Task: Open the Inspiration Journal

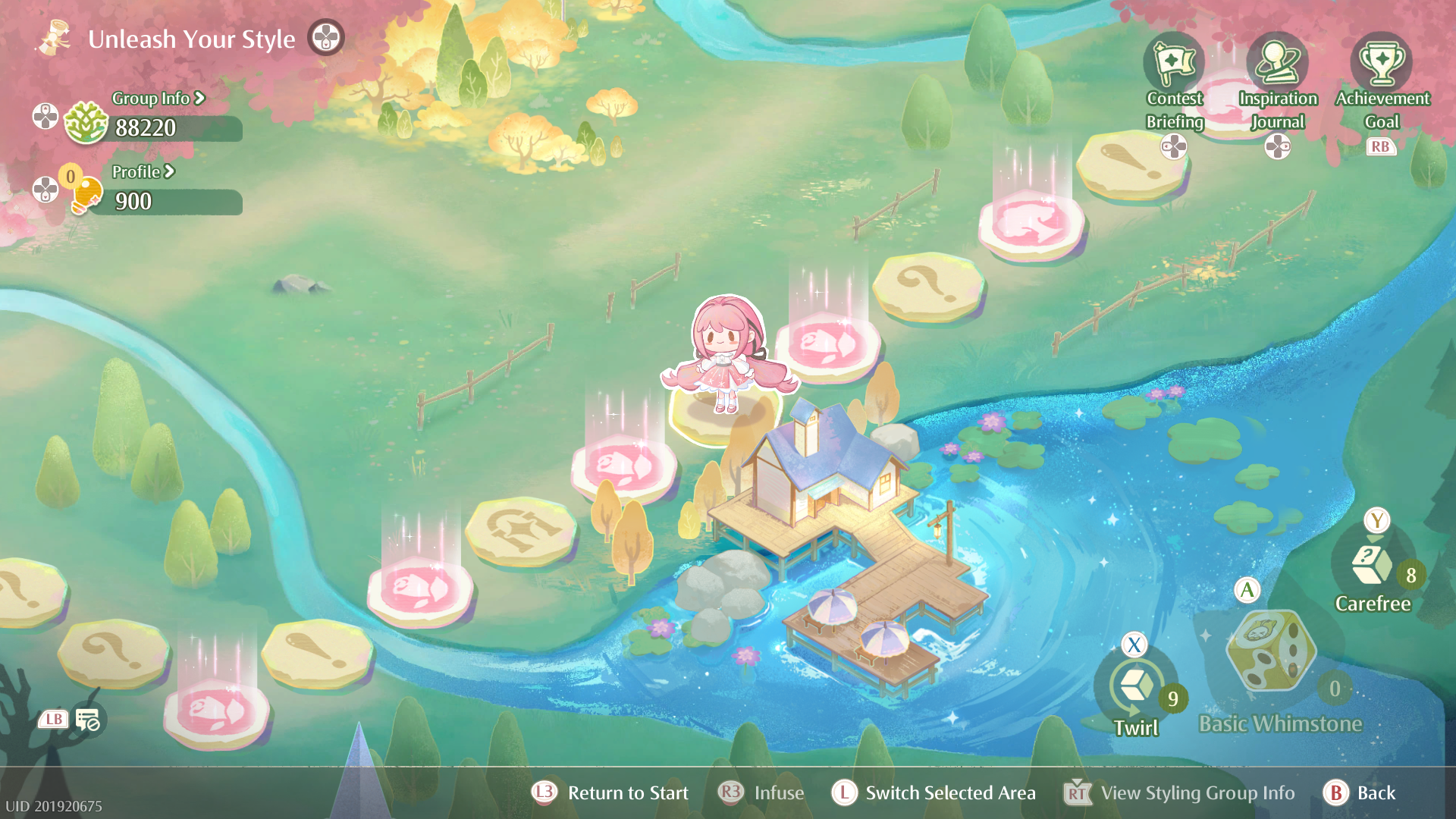Action: click(x=1278, y=64)
